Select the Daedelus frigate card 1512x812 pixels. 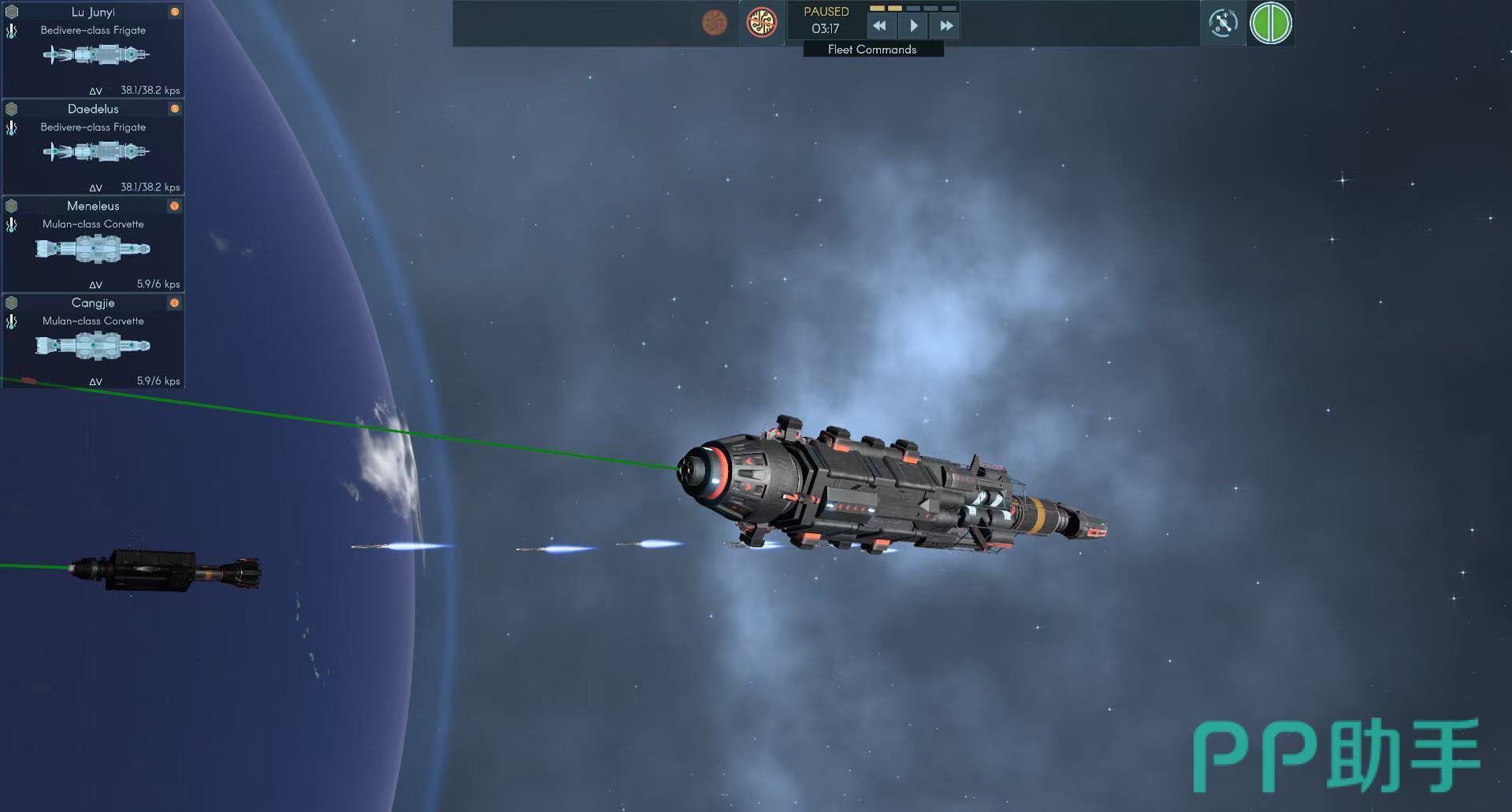pos(93,146)
